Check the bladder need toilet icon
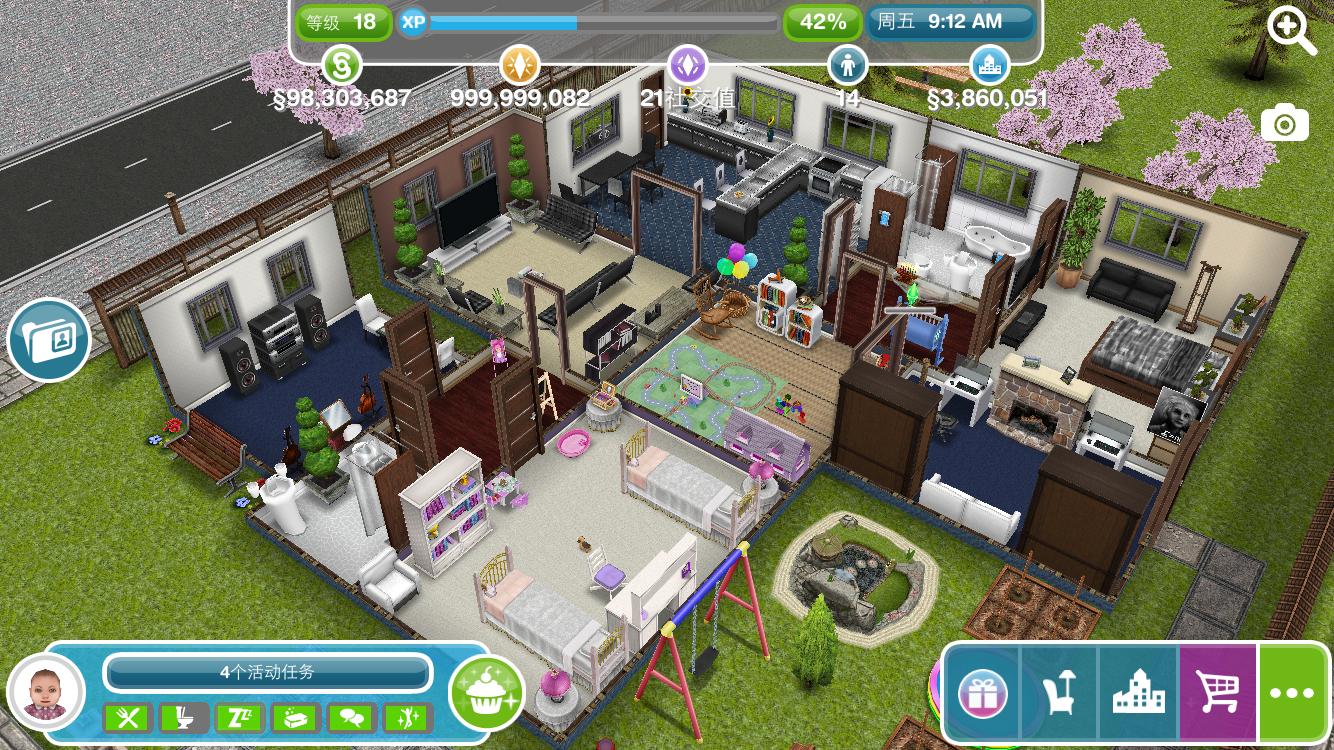The height and width of the screenshot is (750, 1334). 185,717
